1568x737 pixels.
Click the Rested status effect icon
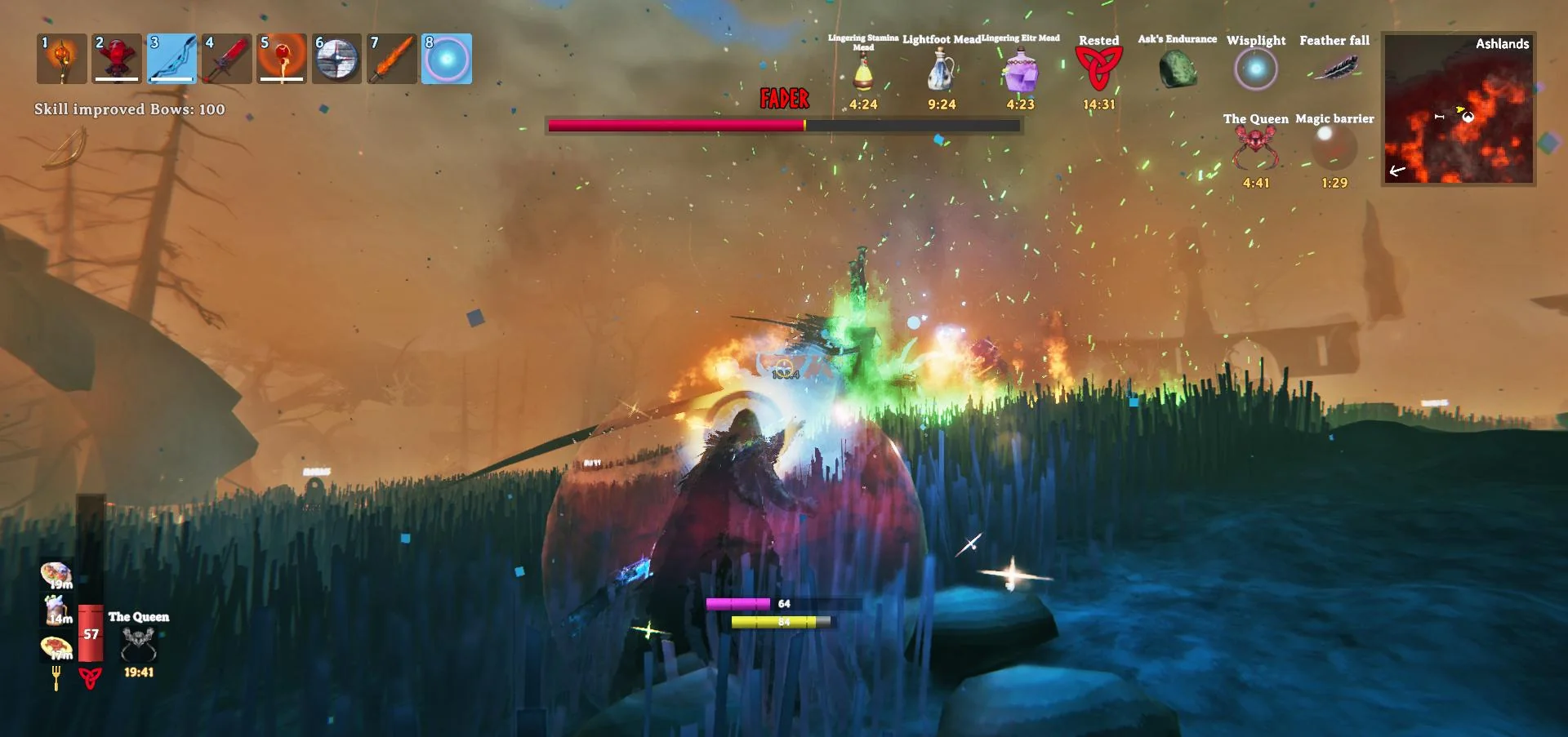(x=1098, y=69)
